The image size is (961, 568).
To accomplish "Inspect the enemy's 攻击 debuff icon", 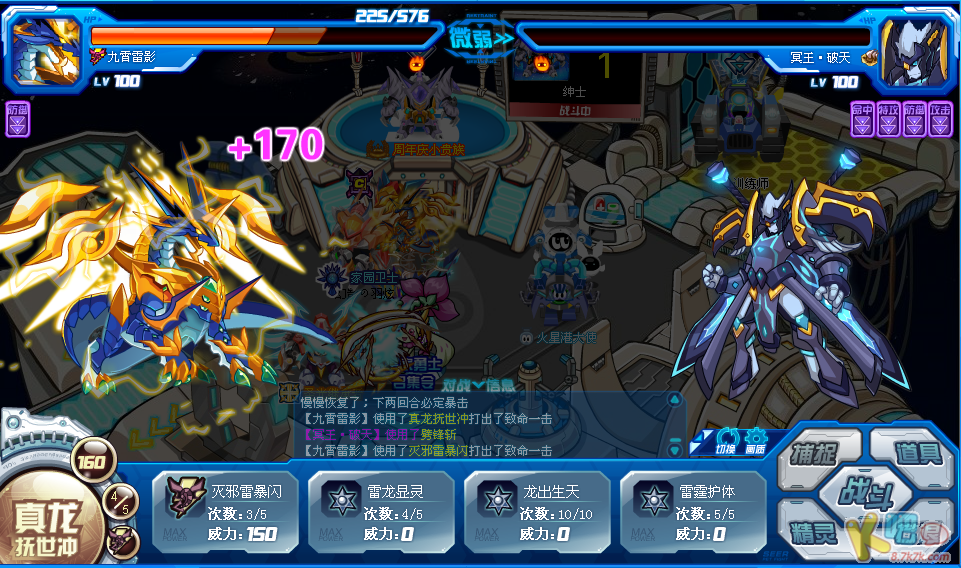I will point(940,118).
